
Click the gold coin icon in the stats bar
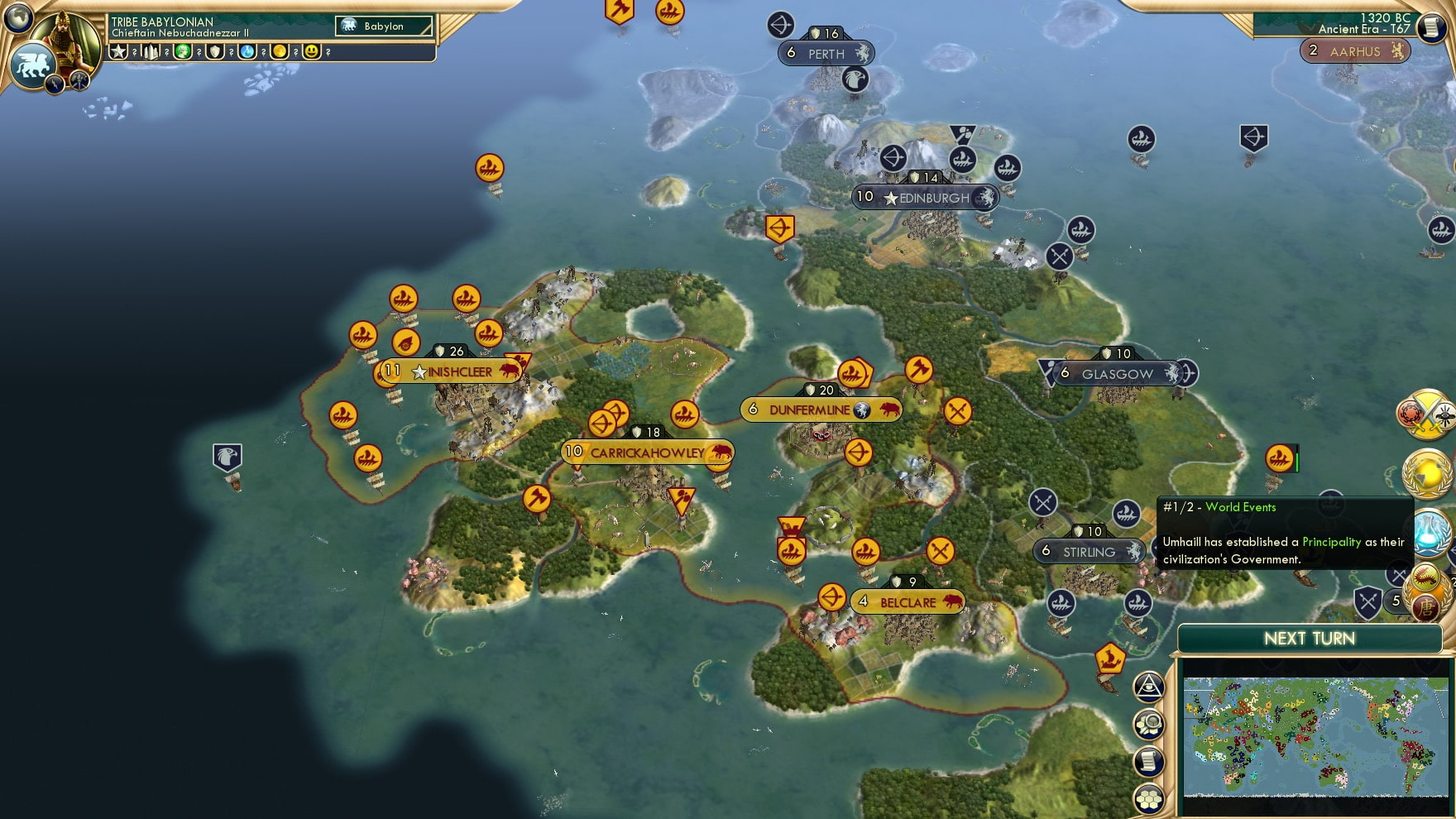tap(280, 52)
